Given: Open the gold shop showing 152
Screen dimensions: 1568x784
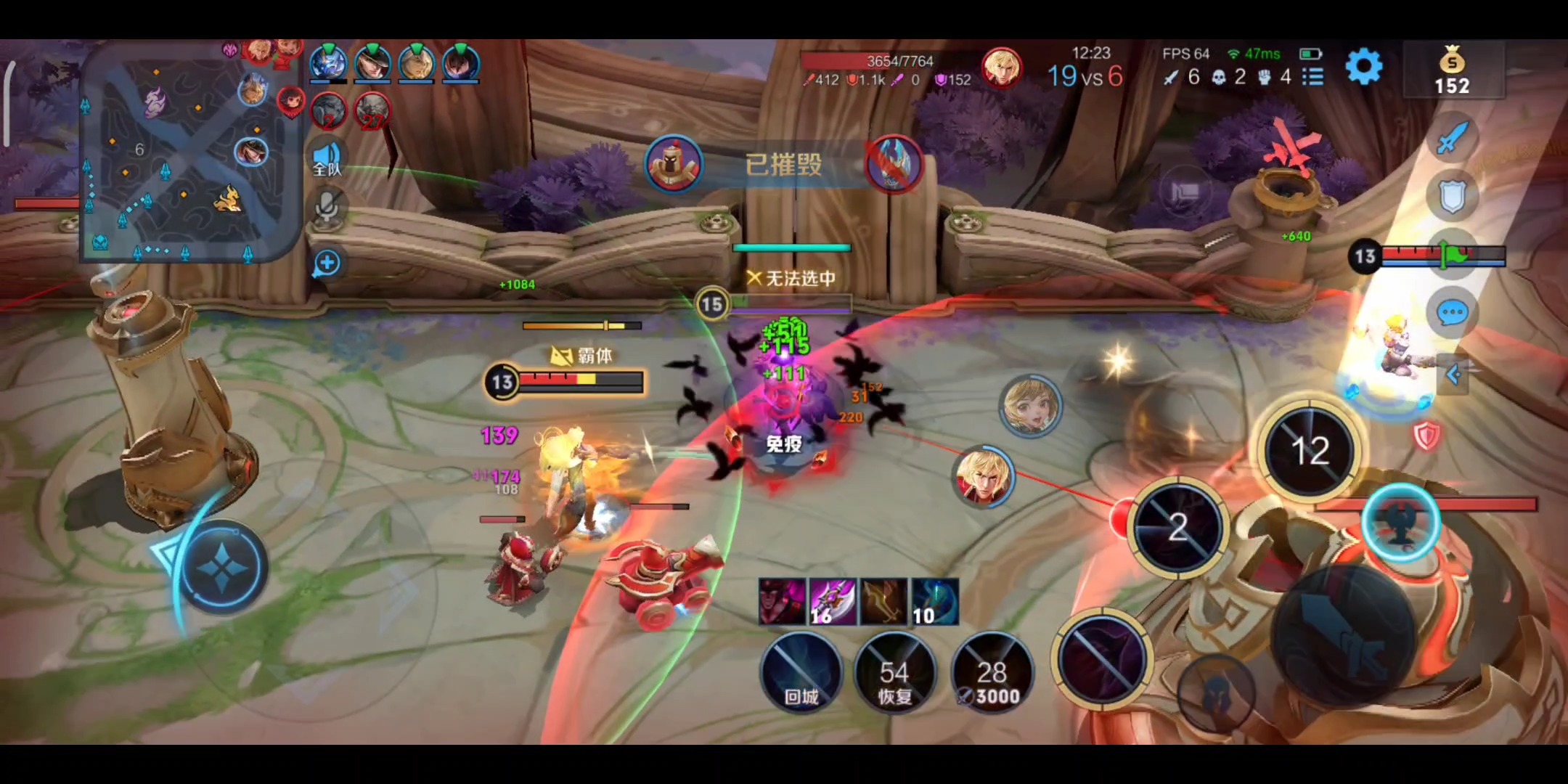Looking at the screenshot, I should [x=1452, y=70].
